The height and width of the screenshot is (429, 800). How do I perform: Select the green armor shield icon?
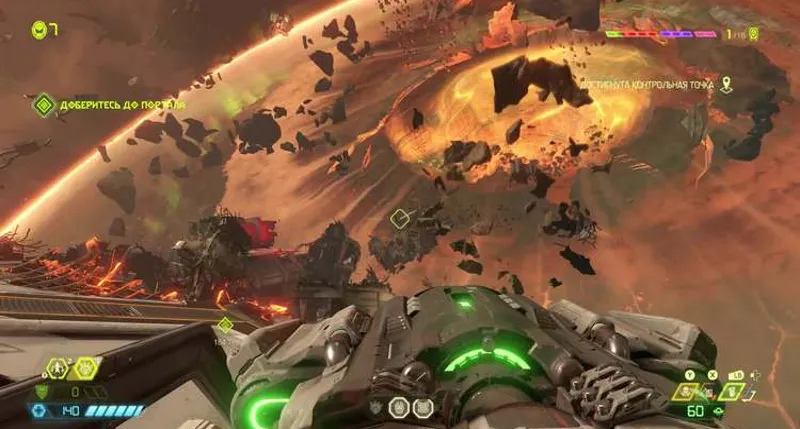(41, 392)
